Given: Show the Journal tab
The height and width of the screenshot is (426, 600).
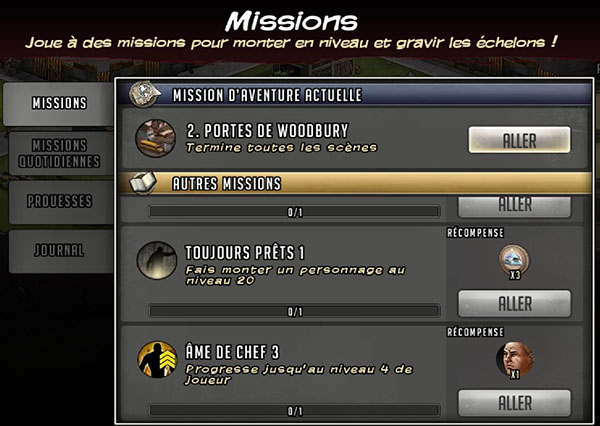Looking at the screenshot, I should coord(58,250).
